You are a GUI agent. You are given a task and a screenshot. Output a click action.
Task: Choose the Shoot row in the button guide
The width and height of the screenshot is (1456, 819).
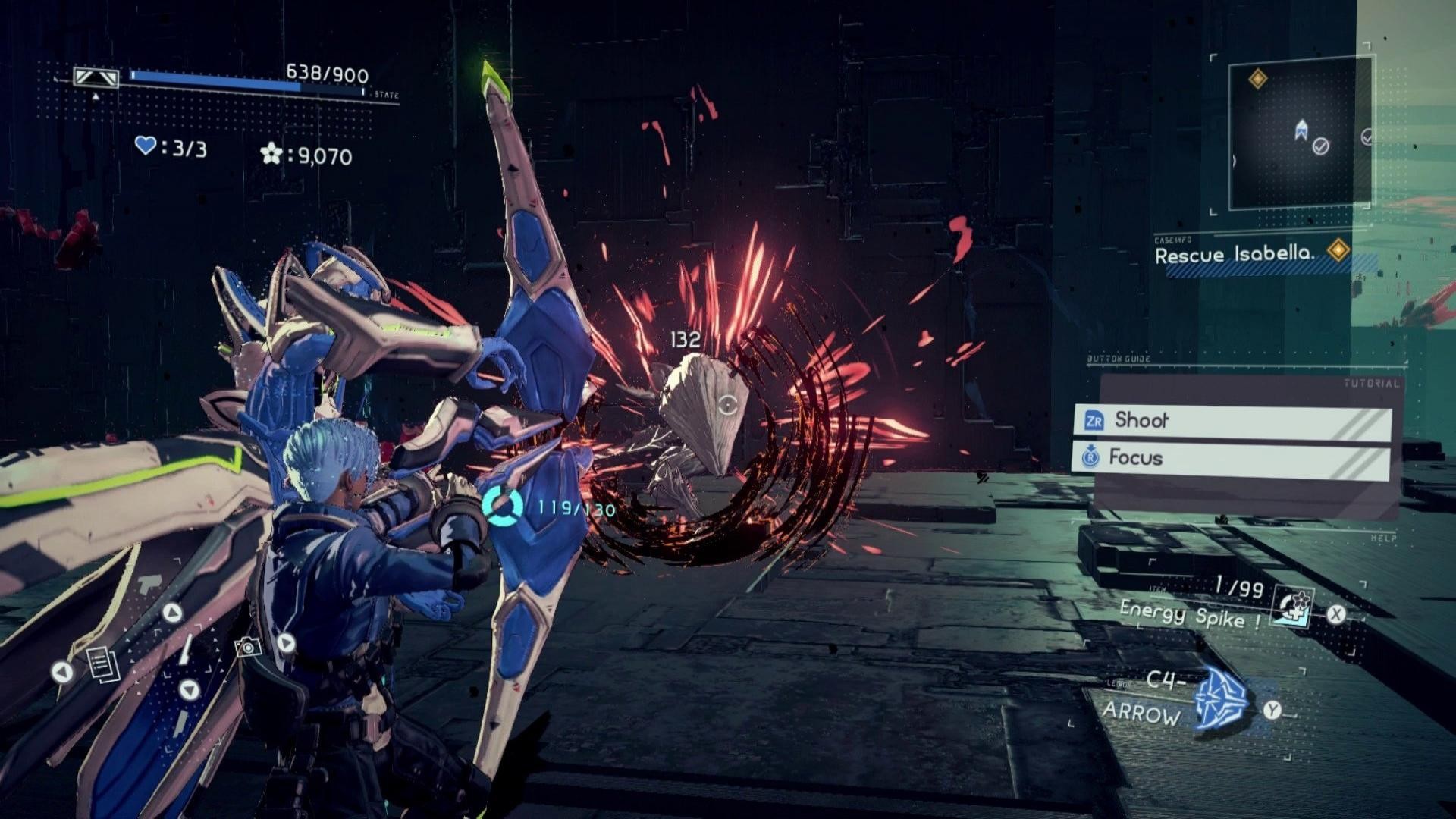(x=1232, y=421)
